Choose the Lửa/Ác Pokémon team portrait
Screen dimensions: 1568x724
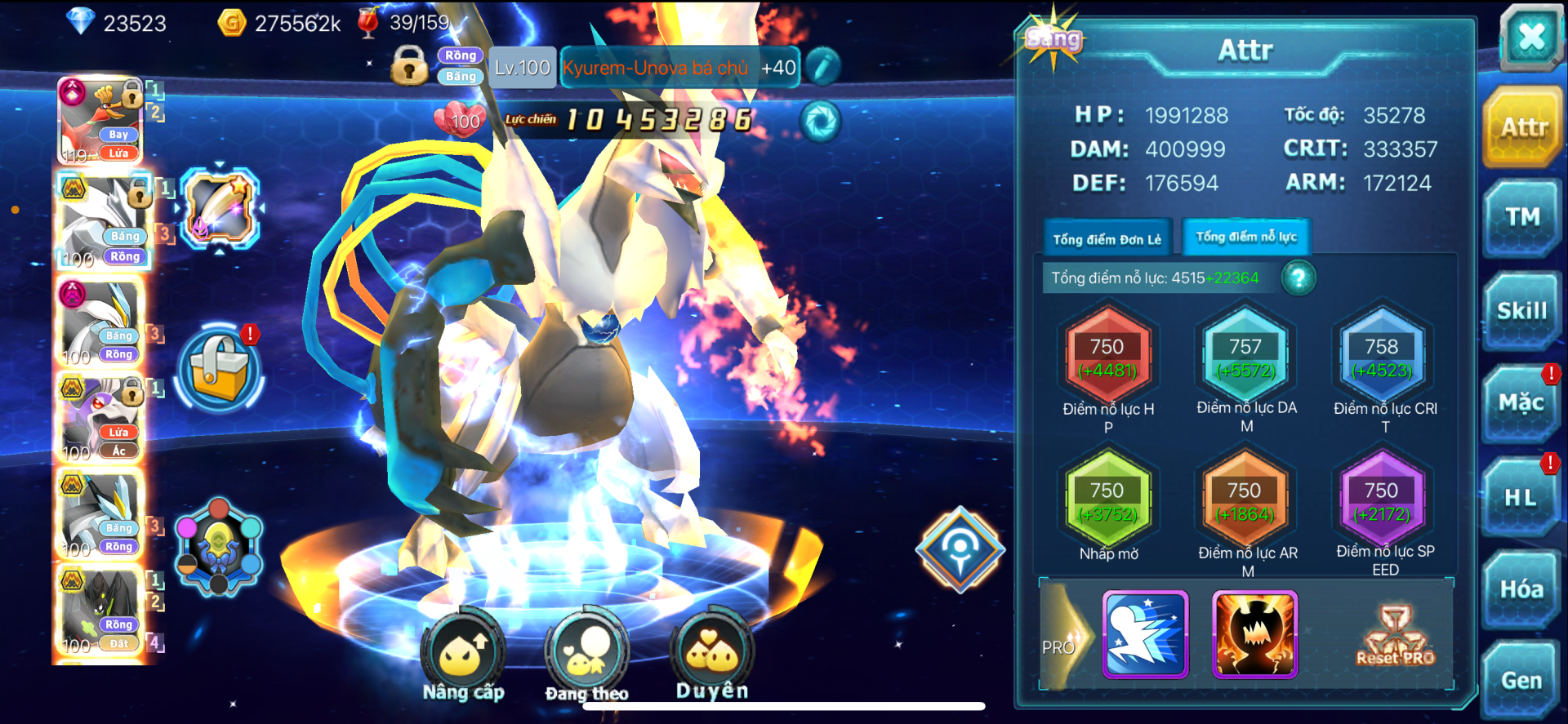pos(101,420)
